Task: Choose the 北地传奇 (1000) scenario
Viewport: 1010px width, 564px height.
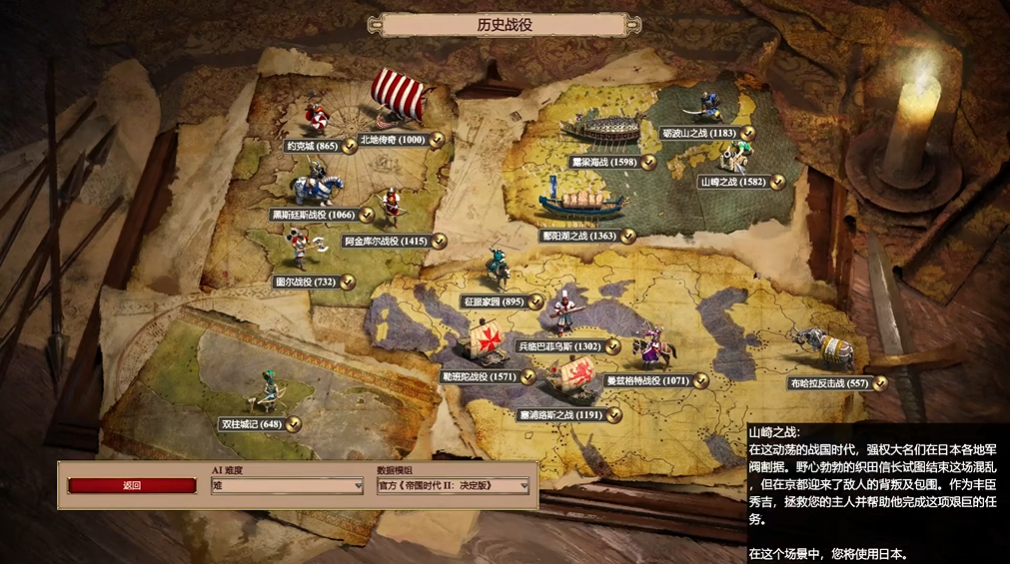Action: coord(392,140)
